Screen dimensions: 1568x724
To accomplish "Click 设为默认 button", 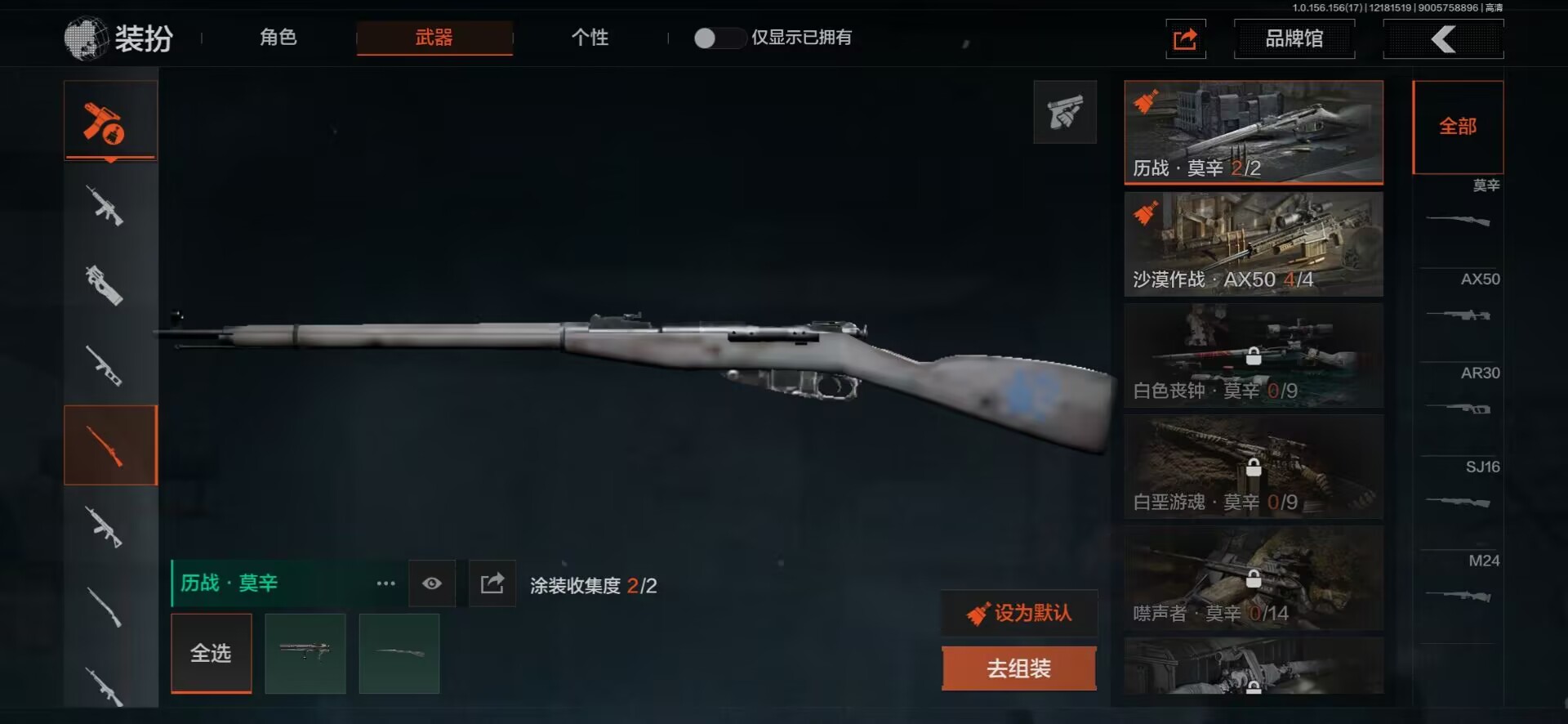I will point(1019,613).
